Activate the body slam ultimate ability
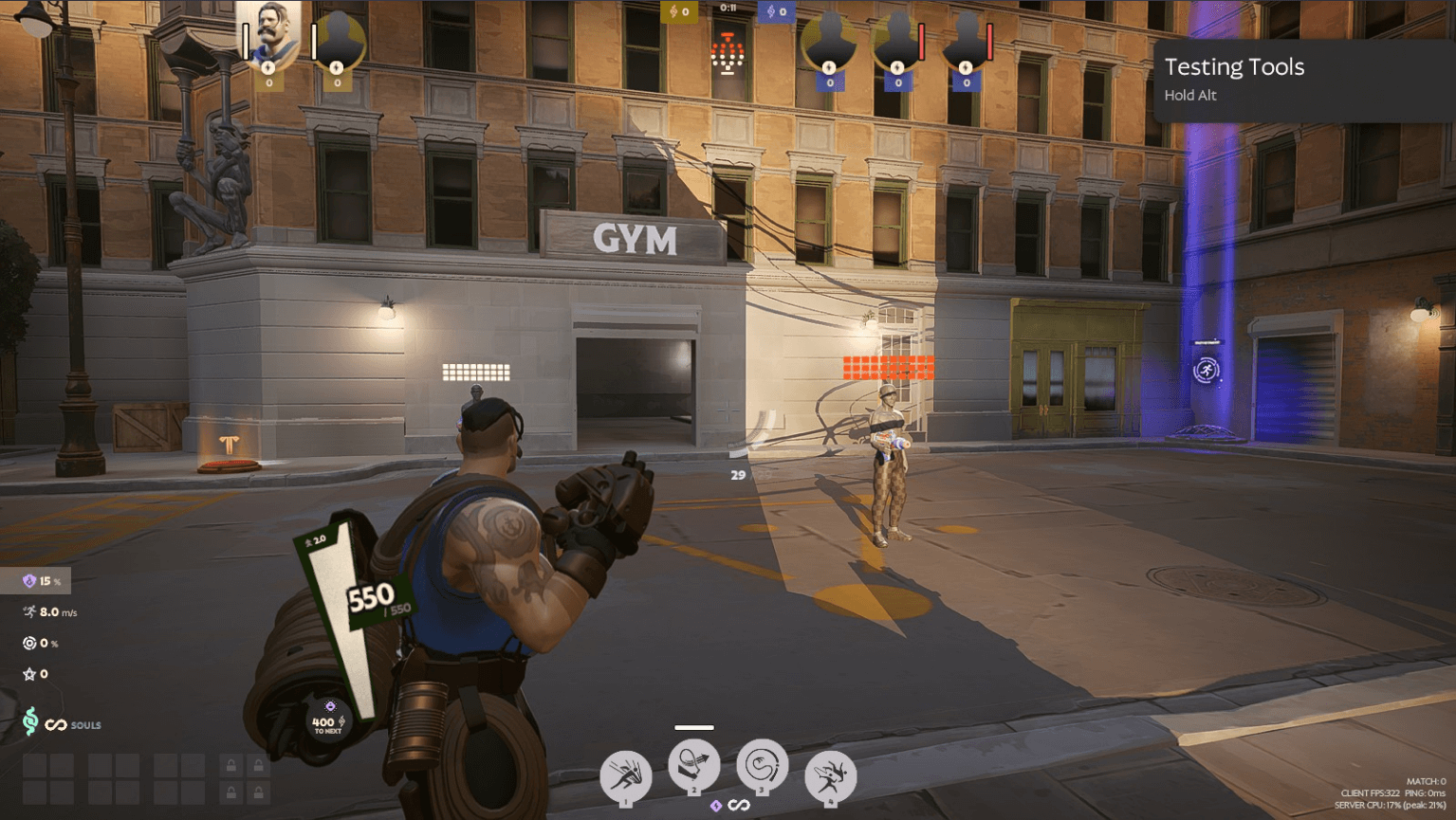This screenshot has height=820, width=1456. [830, 776]
